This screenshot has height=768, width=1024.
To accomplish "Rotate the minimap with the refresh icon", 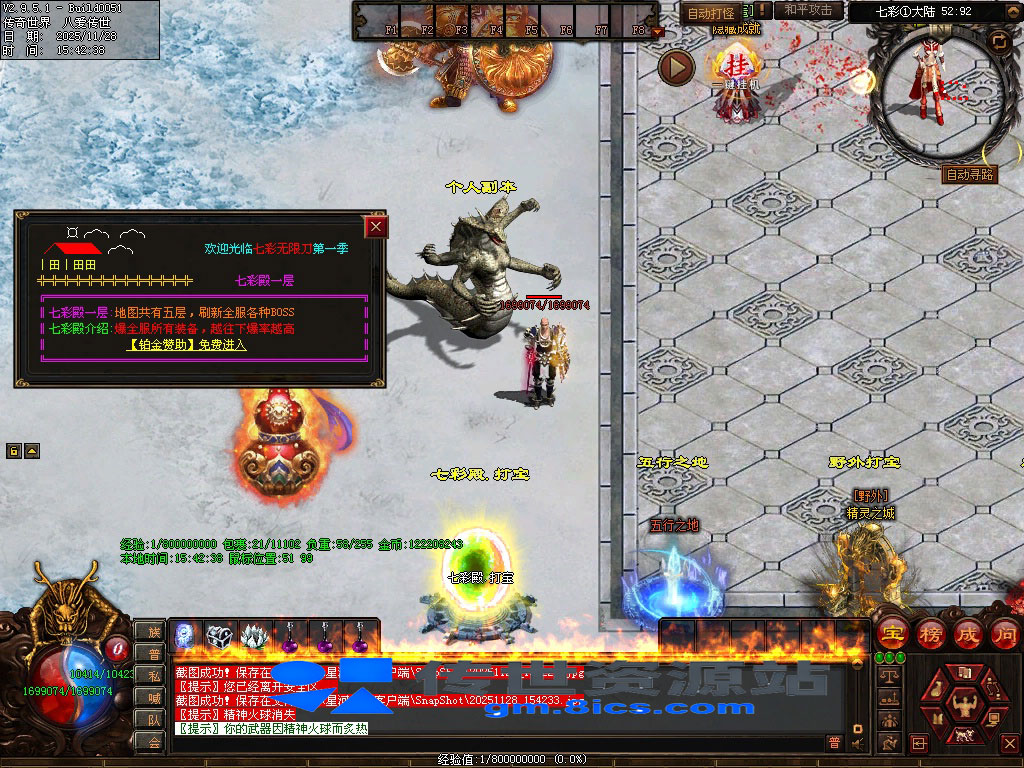I will pyautogui.click(x=998, y=40).
